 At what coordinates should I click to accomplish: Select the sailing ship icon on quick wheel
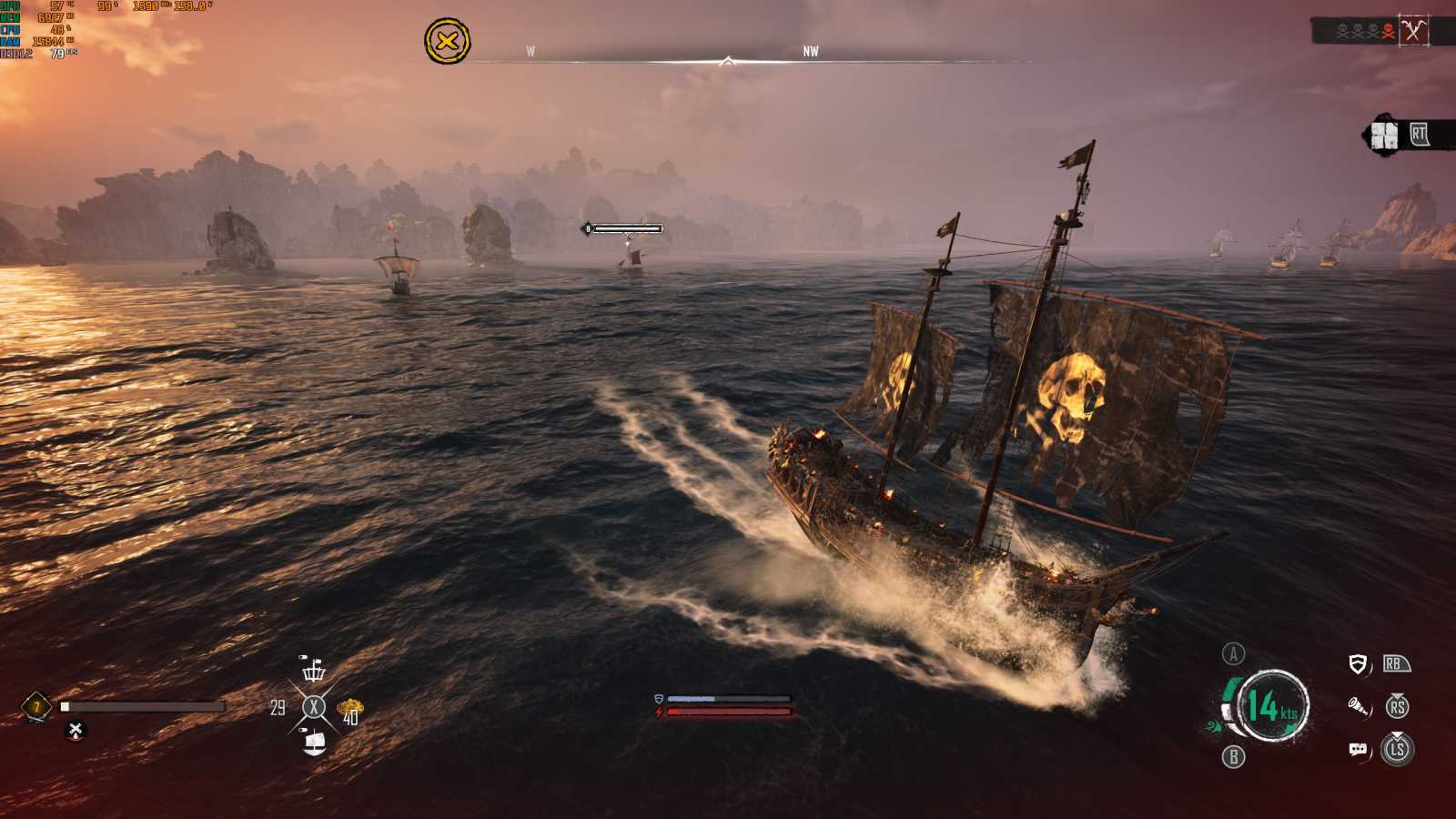click(x=314, y=743)
